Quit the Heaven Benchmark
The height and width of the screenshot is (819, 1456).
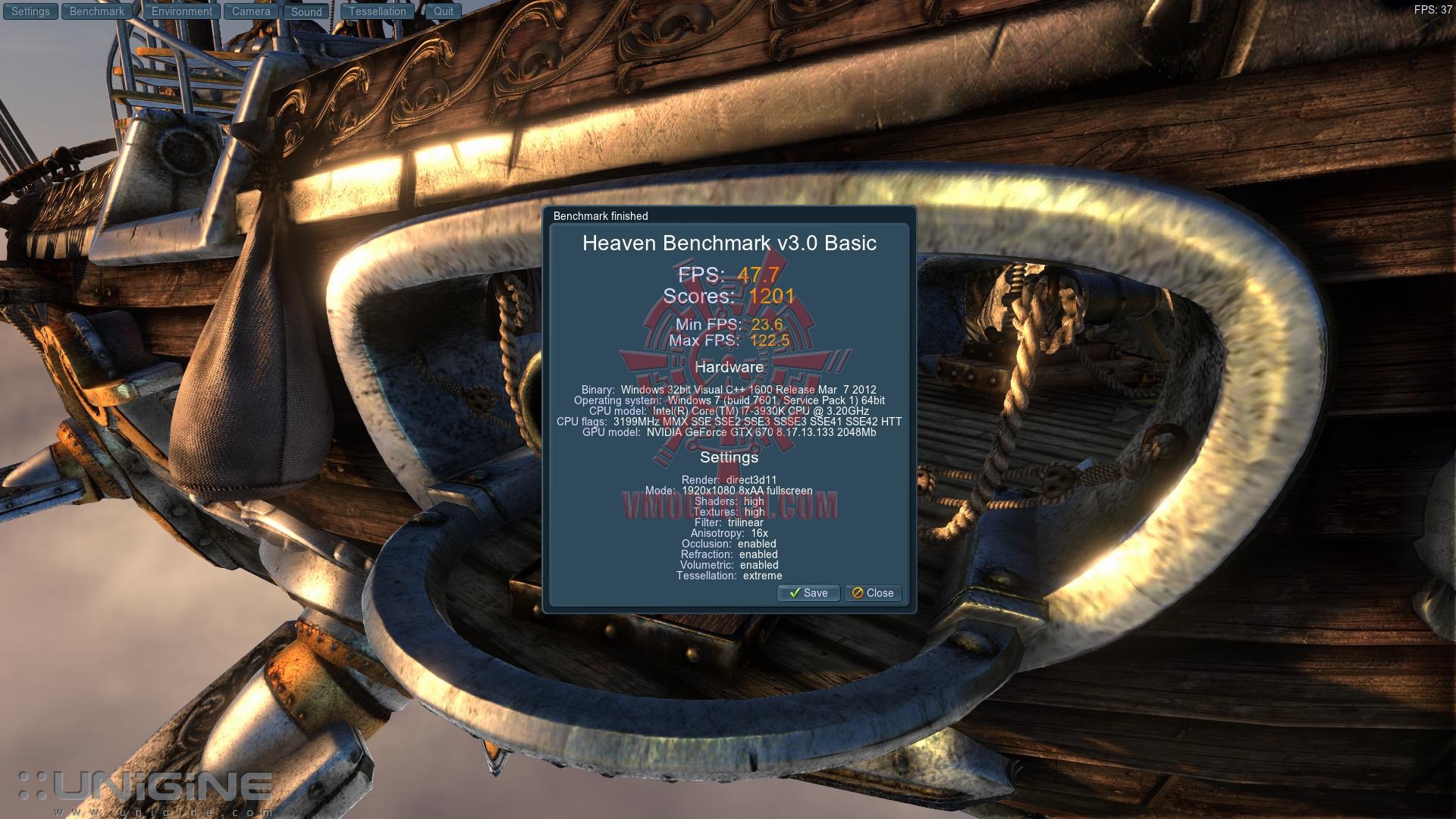coord(444,11)
